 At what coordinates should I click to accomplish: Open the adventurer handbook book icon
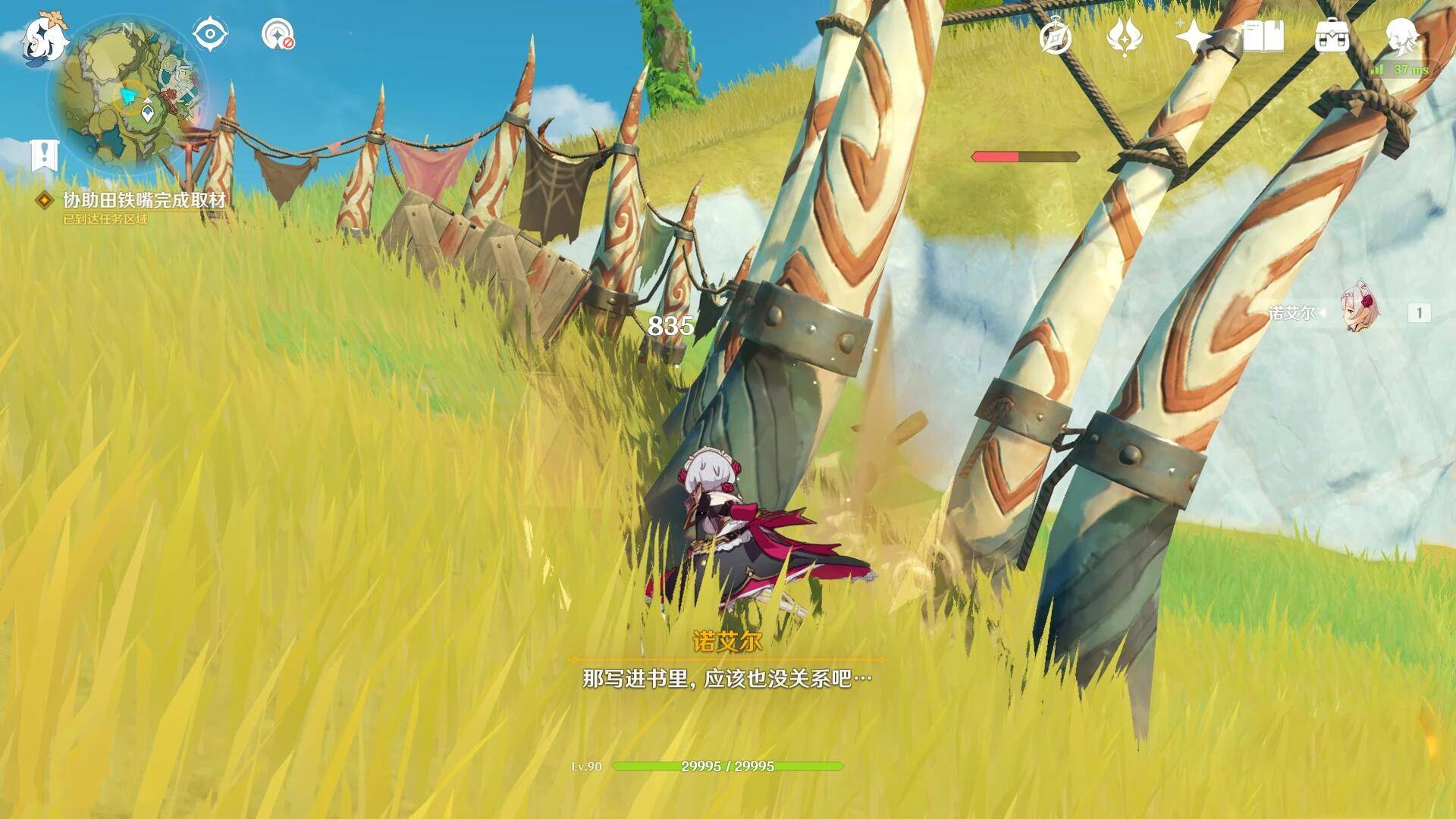point(1263,36)
